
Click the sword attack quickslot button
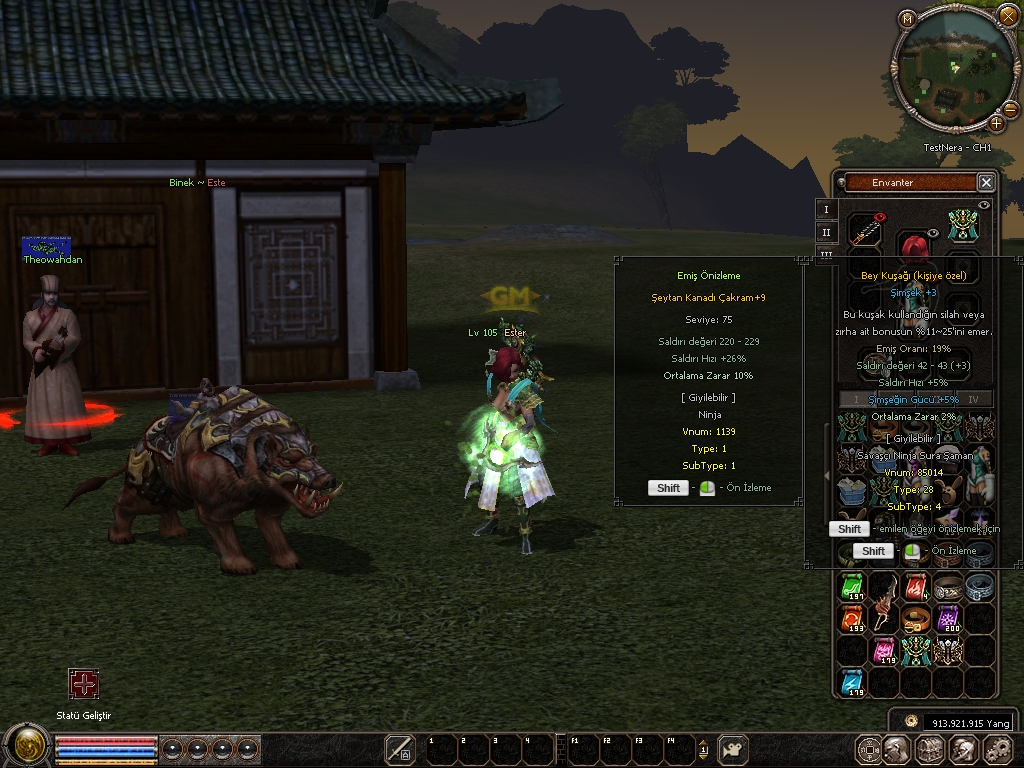click(x=400, y=749)
